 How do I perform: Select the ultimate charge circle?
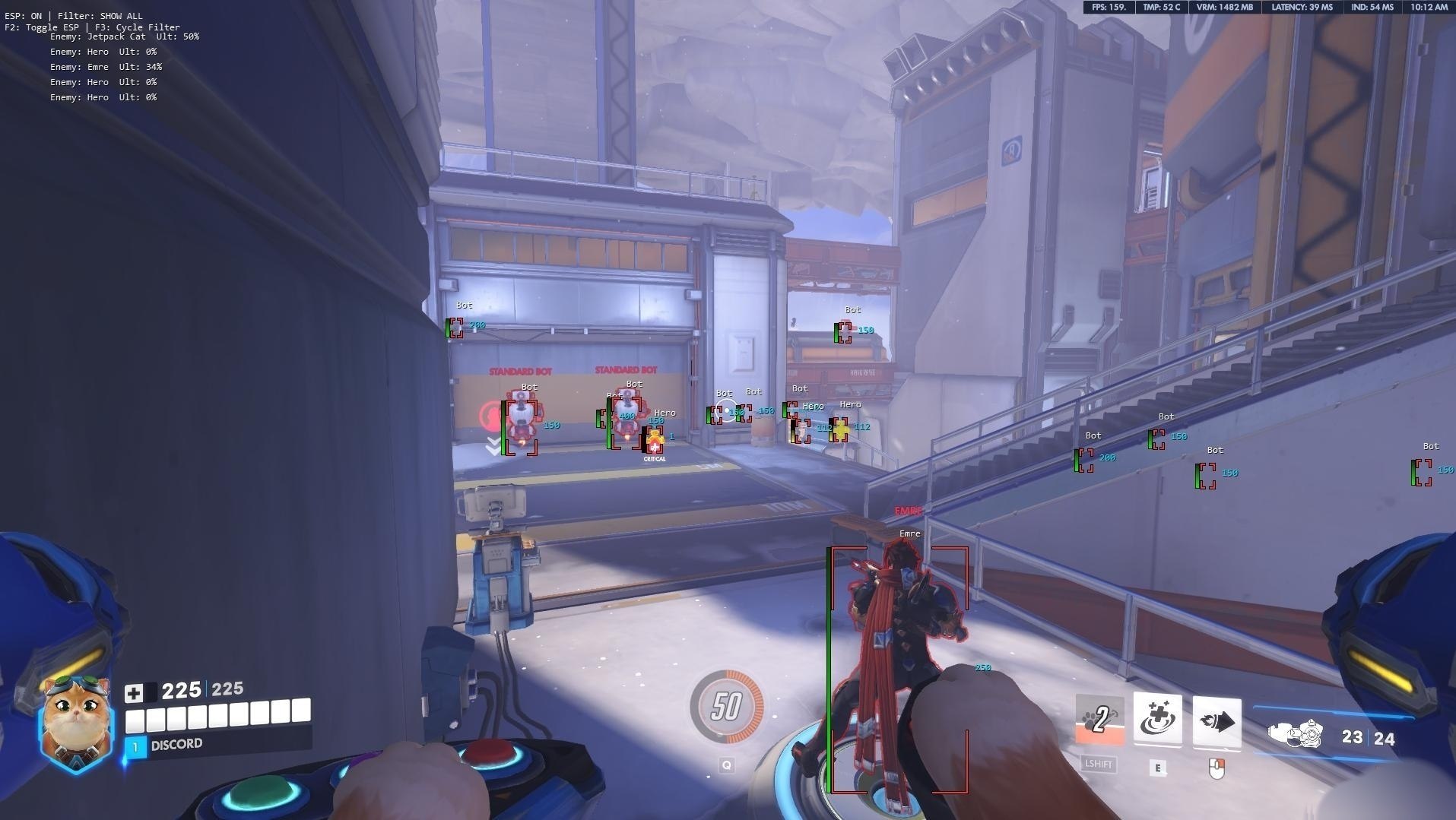(726, 707)
